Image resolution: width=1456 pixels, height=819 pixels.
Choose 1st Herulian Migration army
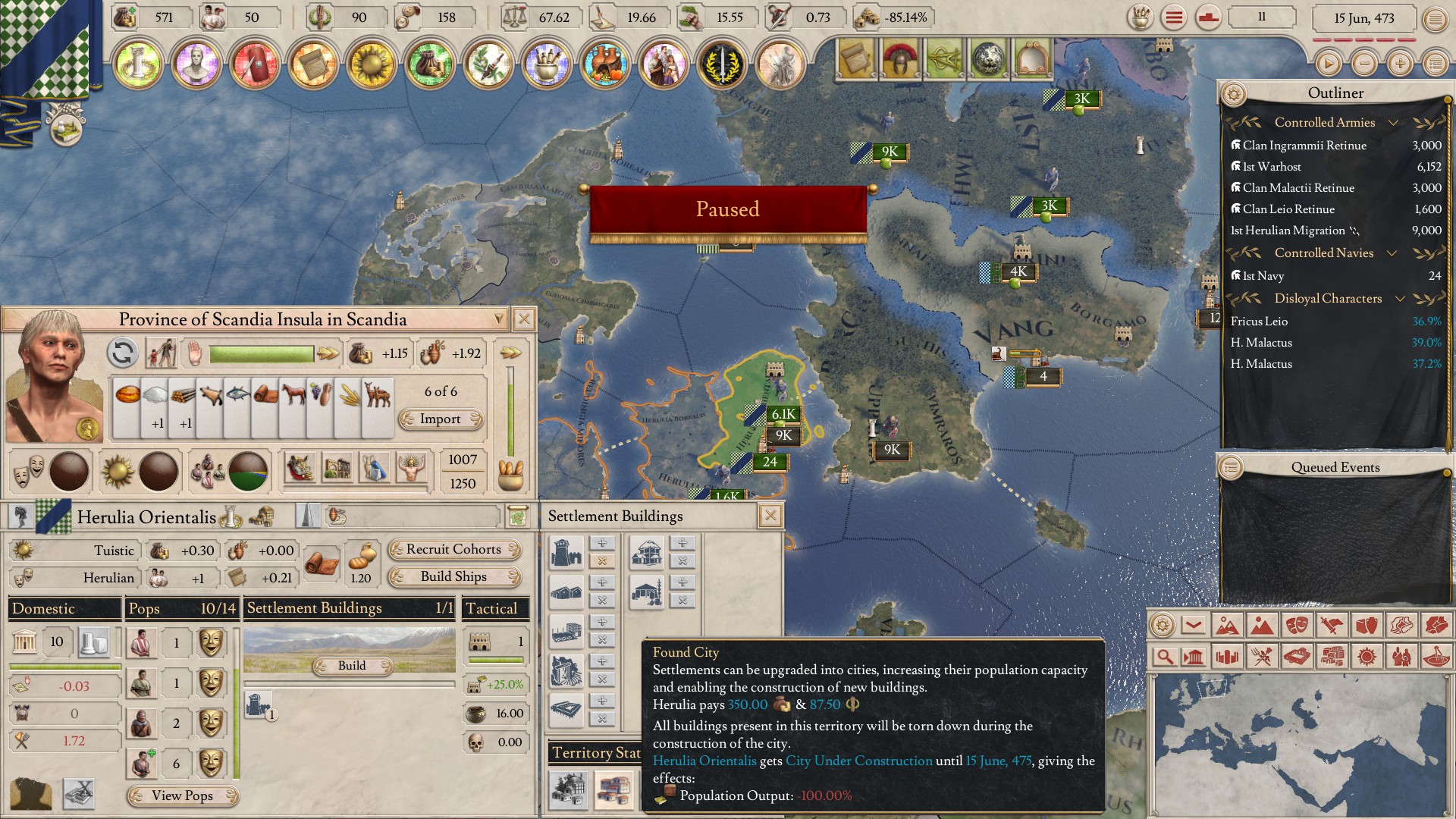coord(1288,231)
